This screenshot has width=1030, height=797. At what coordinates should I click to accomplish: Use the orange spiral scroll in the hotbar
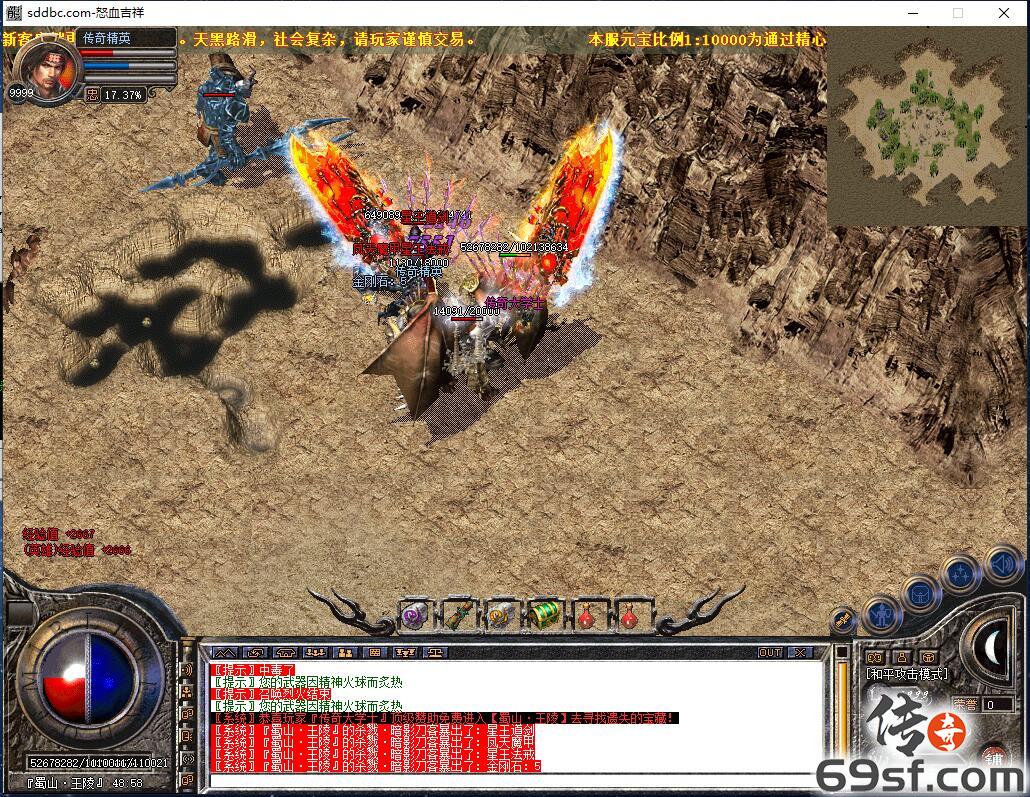(x=501, y=614)
